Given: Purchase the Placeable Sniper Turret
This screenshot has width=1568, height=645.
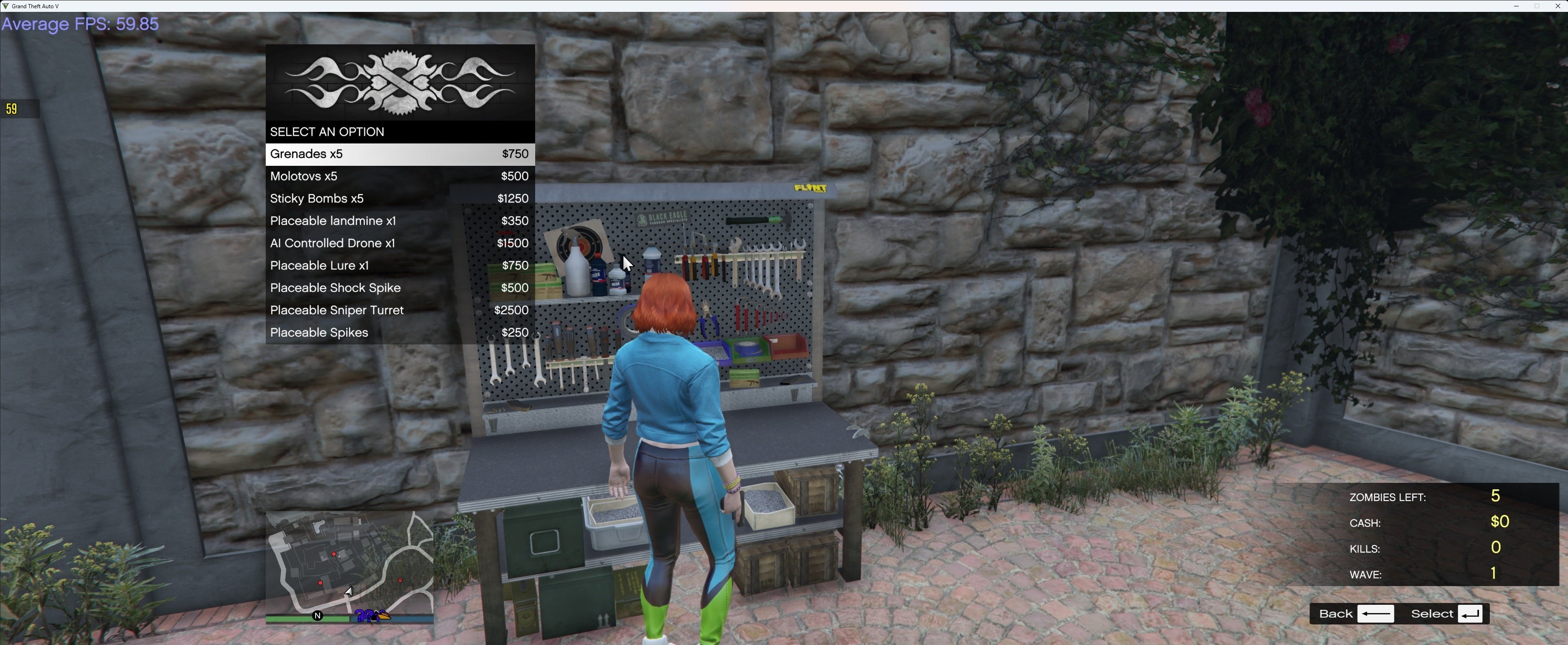Looking at the screenshot, I should coord(399,311).
